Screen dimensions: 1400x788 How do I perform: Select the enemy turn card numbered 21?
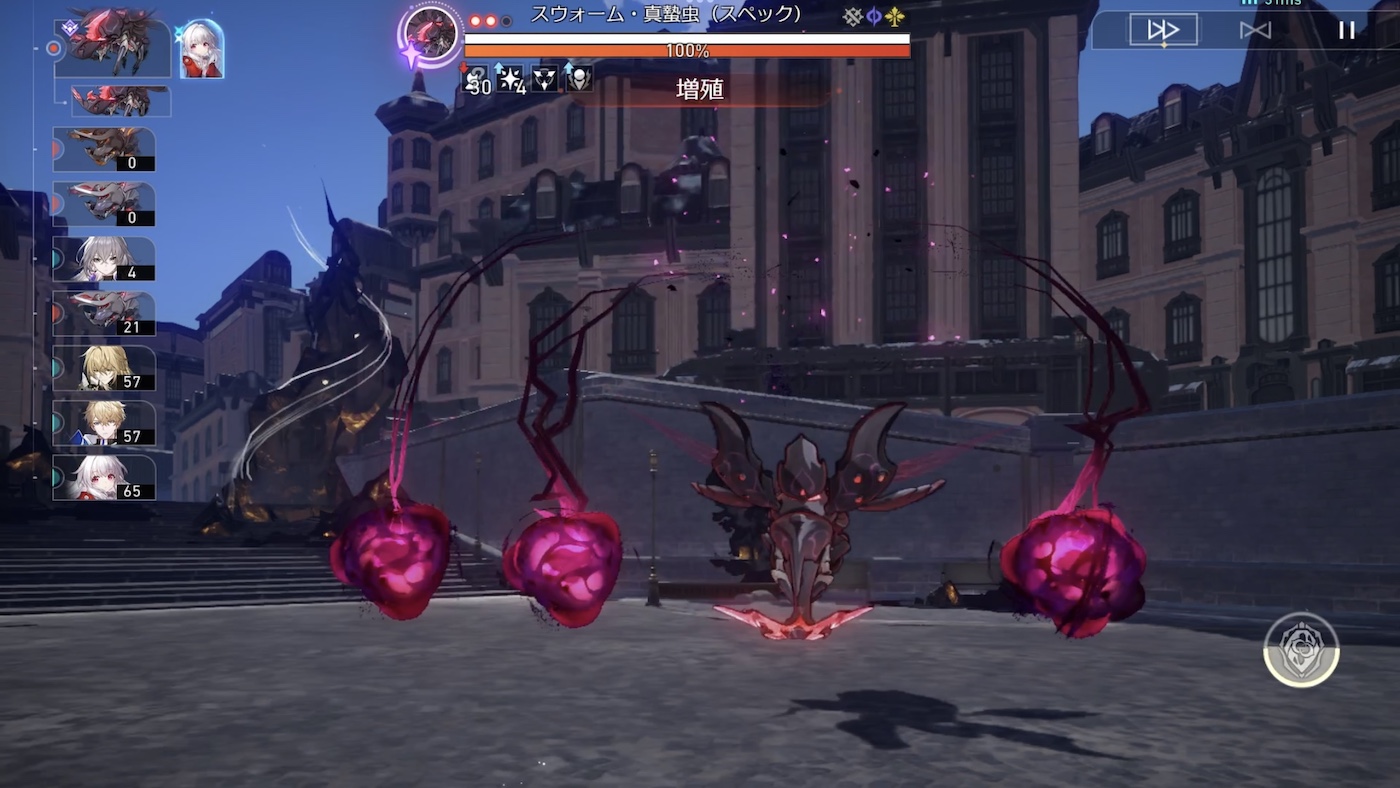click(104, 314)
